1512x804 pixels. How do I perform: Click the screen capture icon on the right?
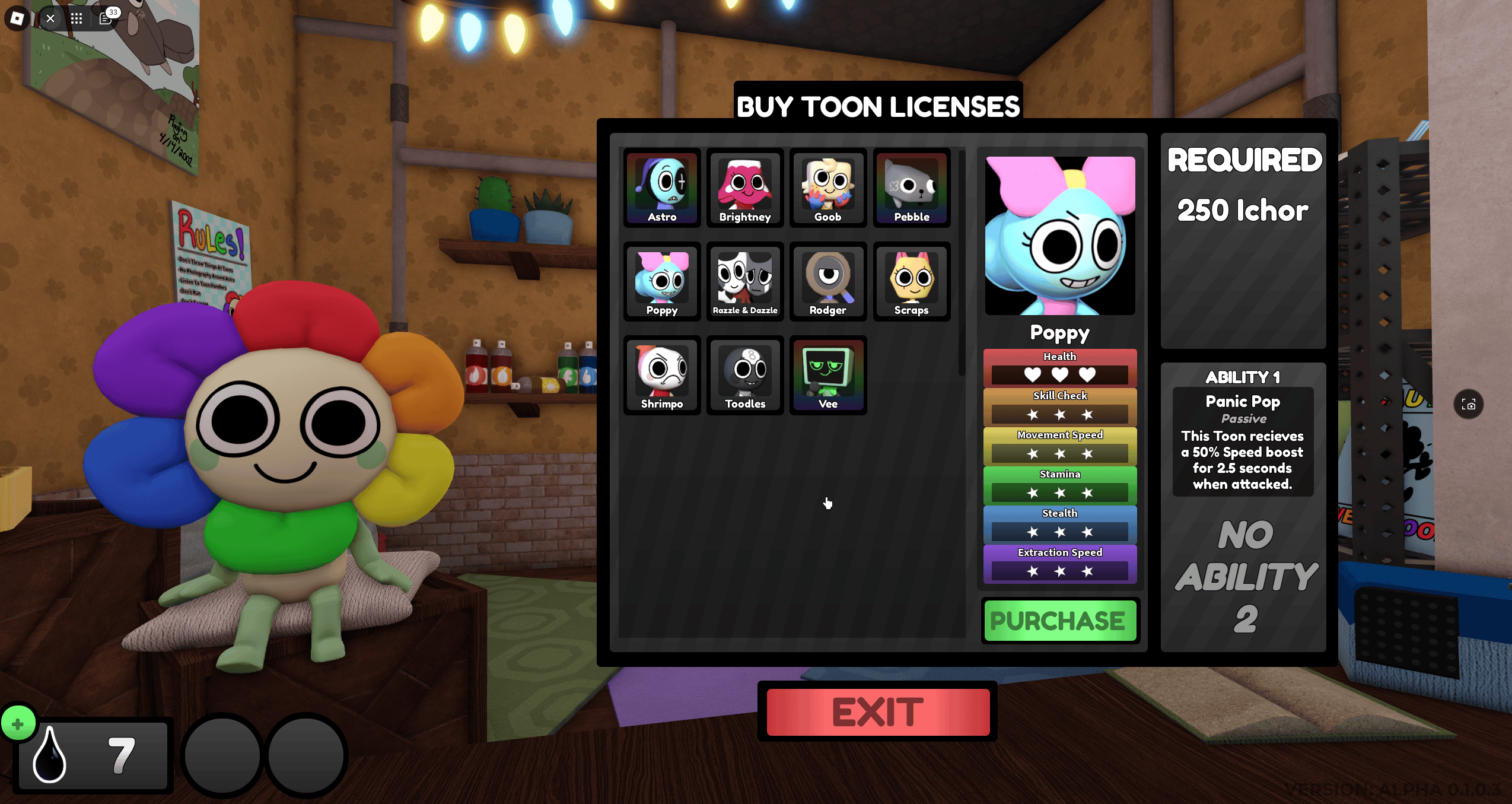point(1469,403)
